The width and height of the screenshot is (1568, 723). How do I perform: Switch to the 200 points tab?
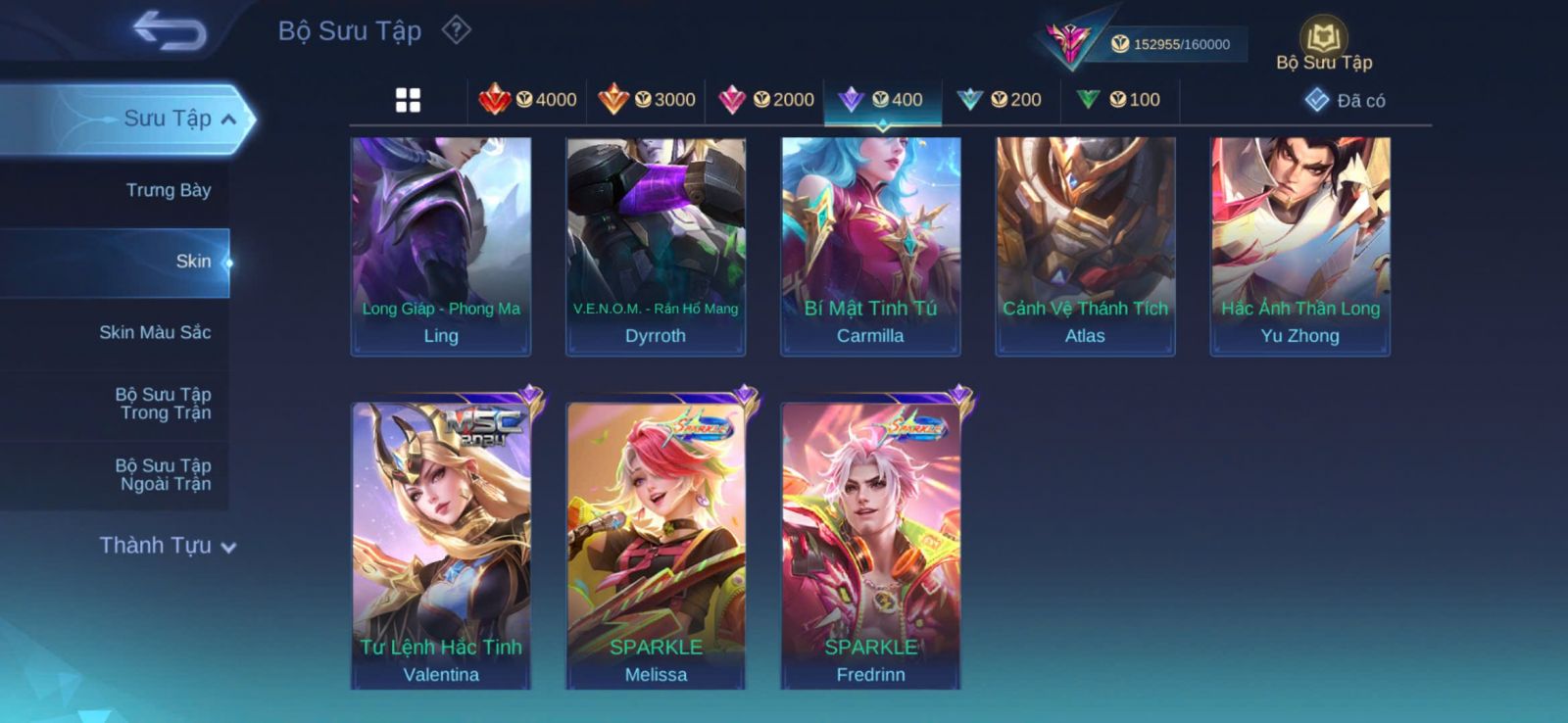1000,100
